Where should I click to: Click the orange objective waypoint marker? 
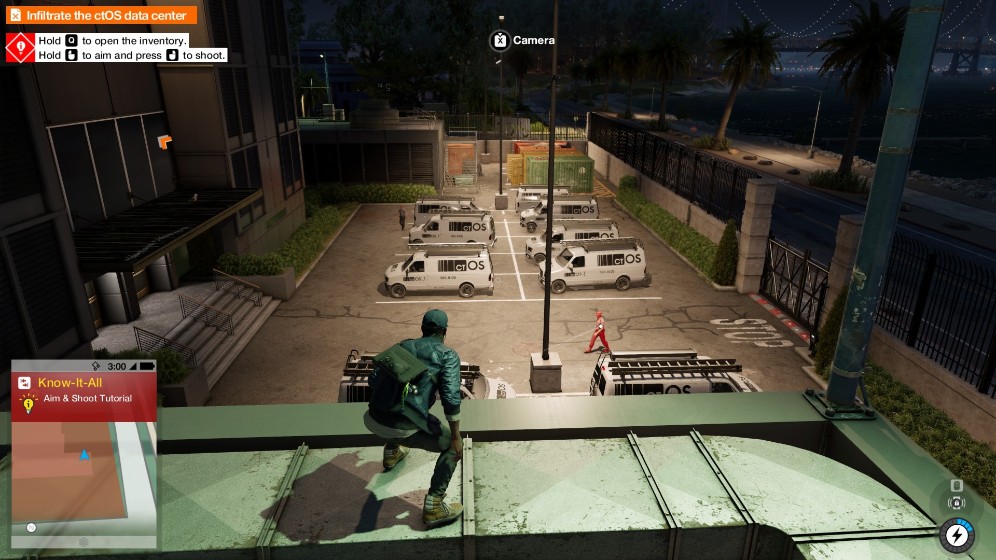tap(164, 143)
